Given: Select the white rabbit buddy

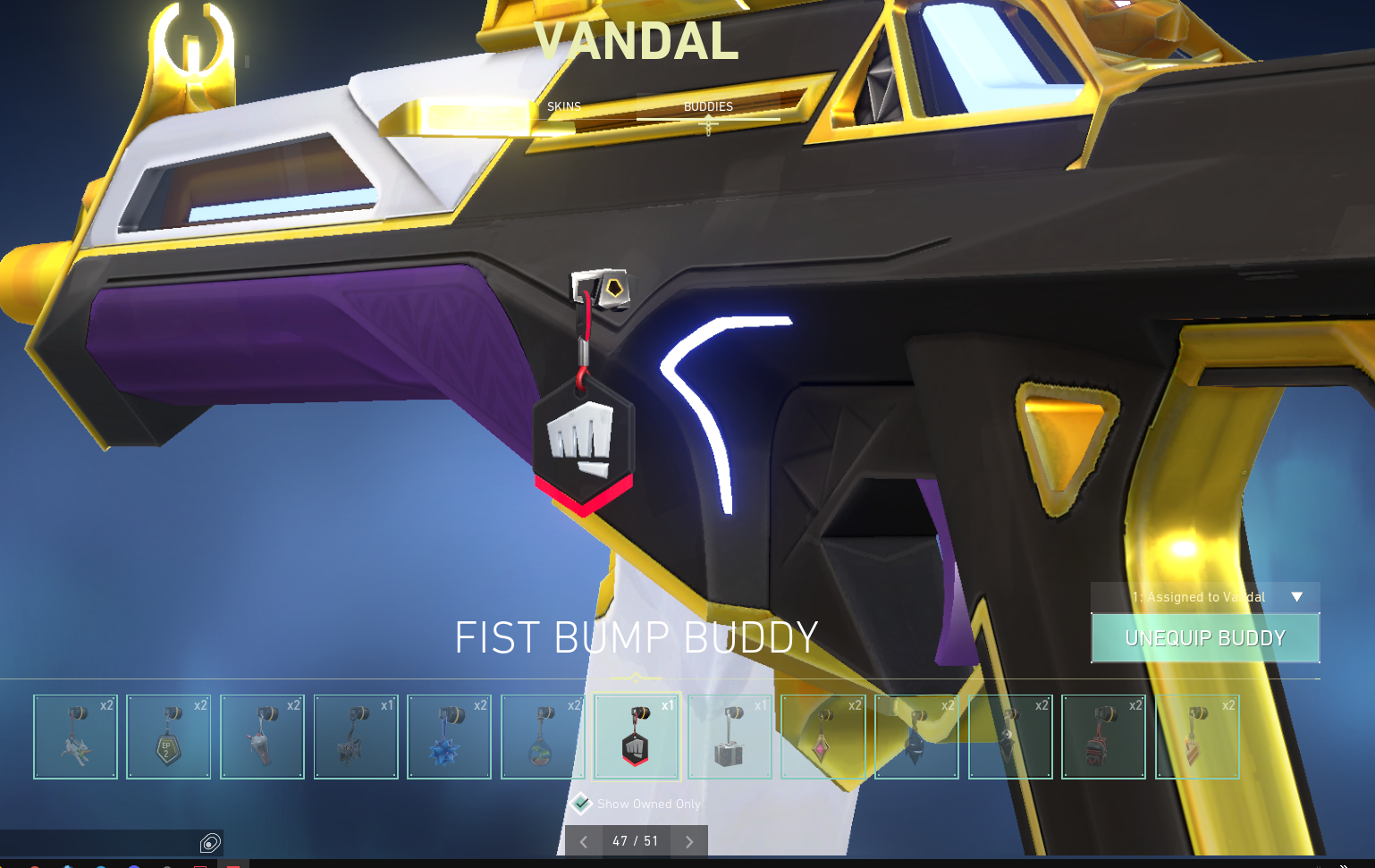Looking at the screenshot, I should coord(76,737).
